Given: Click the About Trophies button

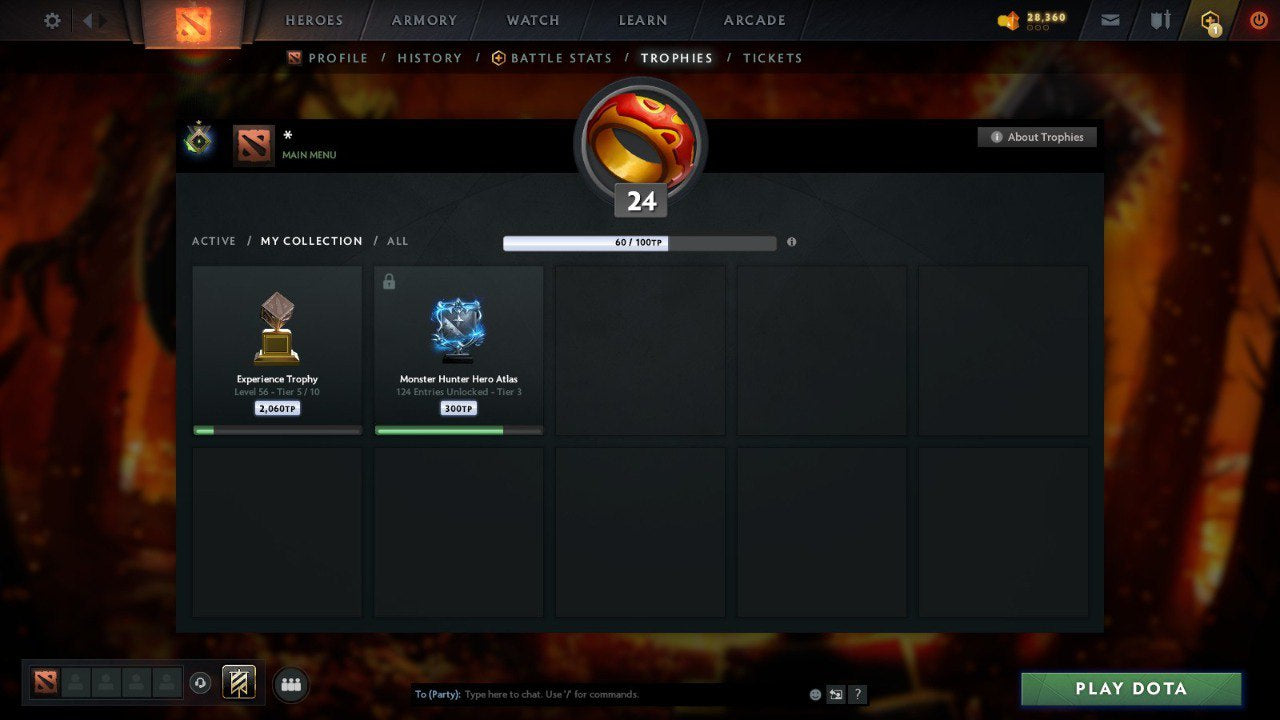Looking at the screenshot, I should click(x=1037, y=137).
